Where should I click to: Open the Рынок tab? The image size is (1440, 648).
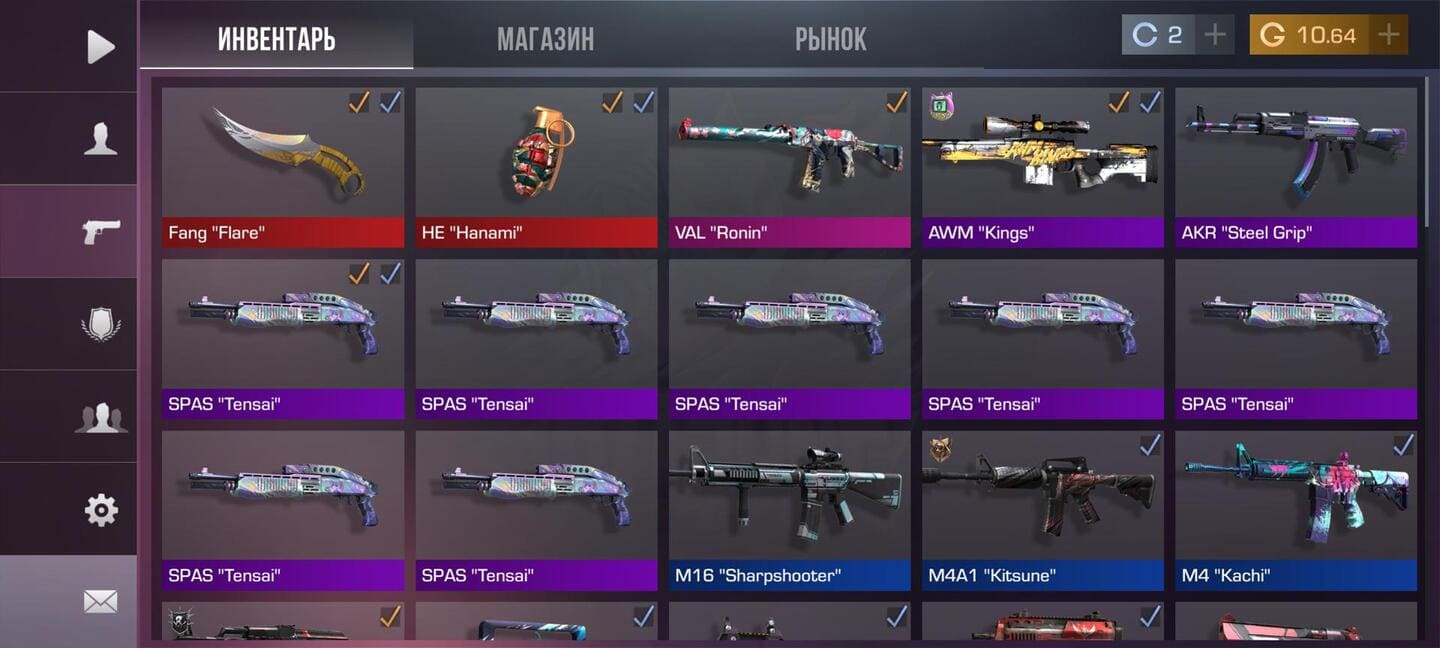click(830, 39)
